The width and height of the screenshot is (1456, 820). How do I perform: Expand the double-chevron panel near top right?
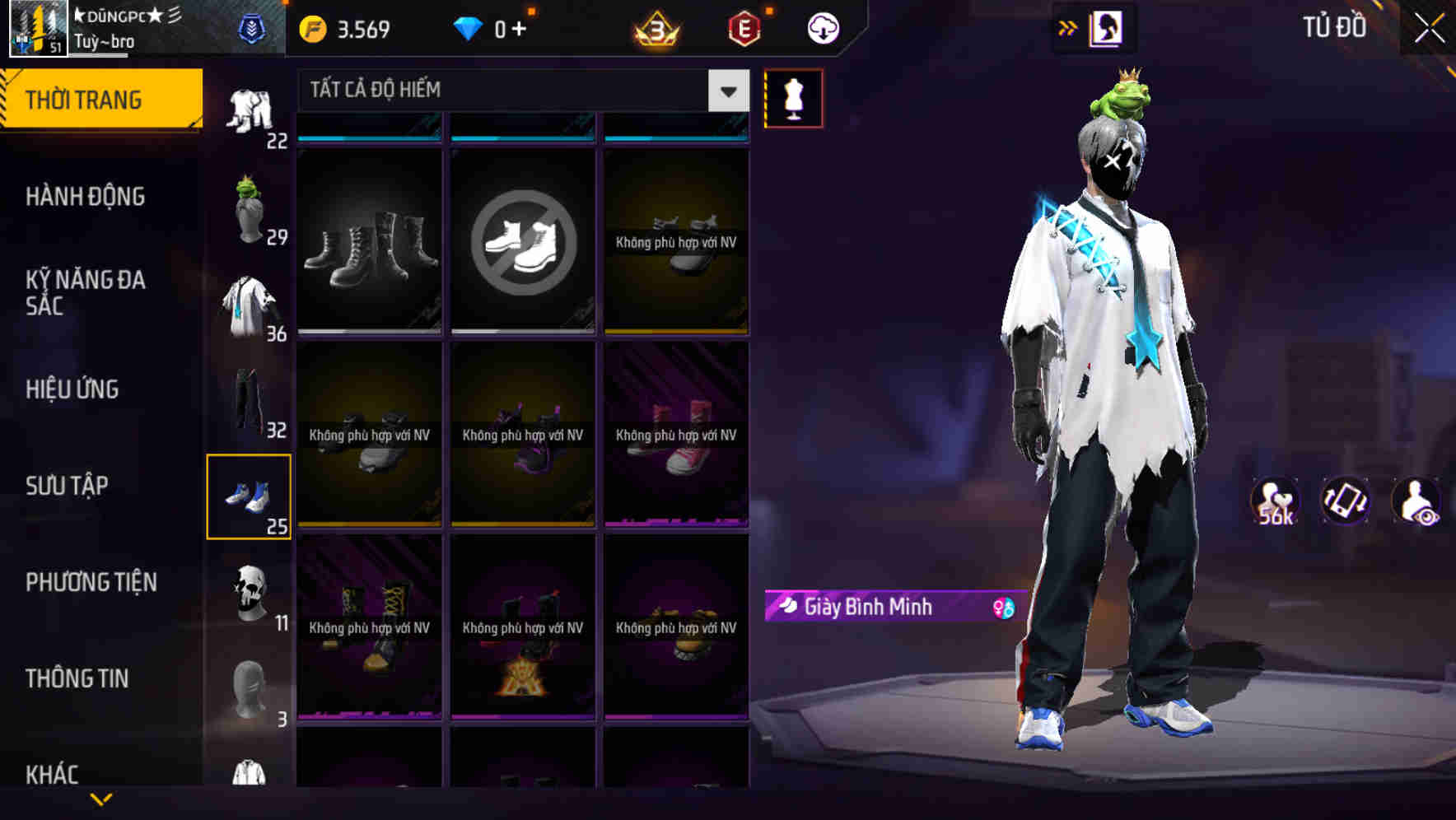(x=1068, y=27)
